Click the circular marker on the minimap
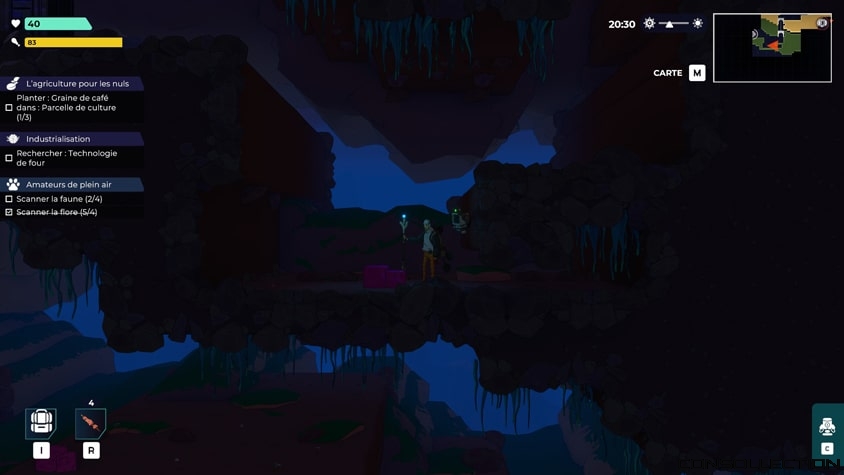 822,23
